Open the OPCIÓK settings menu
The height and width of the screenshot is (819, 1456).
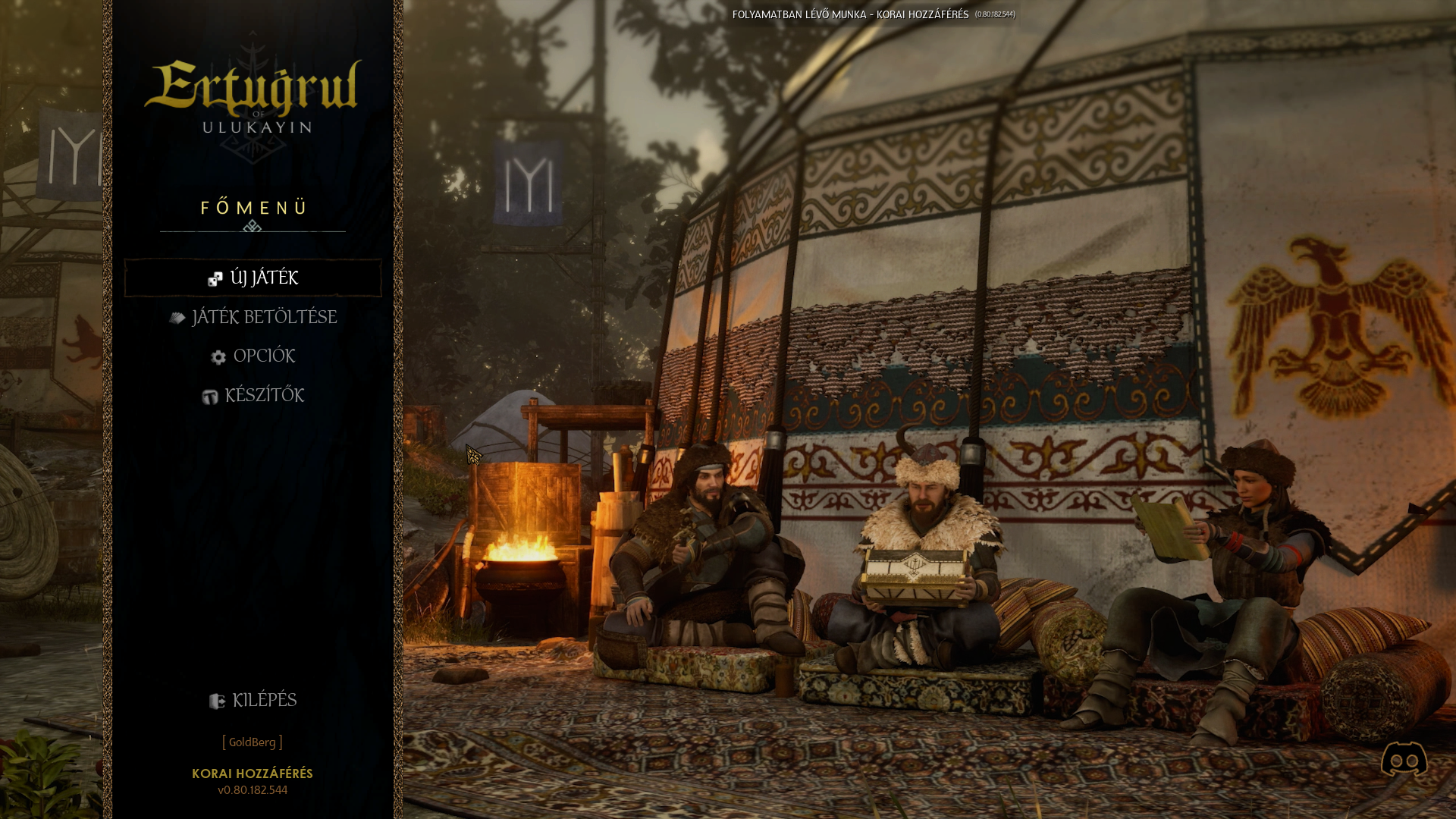tap(253, 356)
